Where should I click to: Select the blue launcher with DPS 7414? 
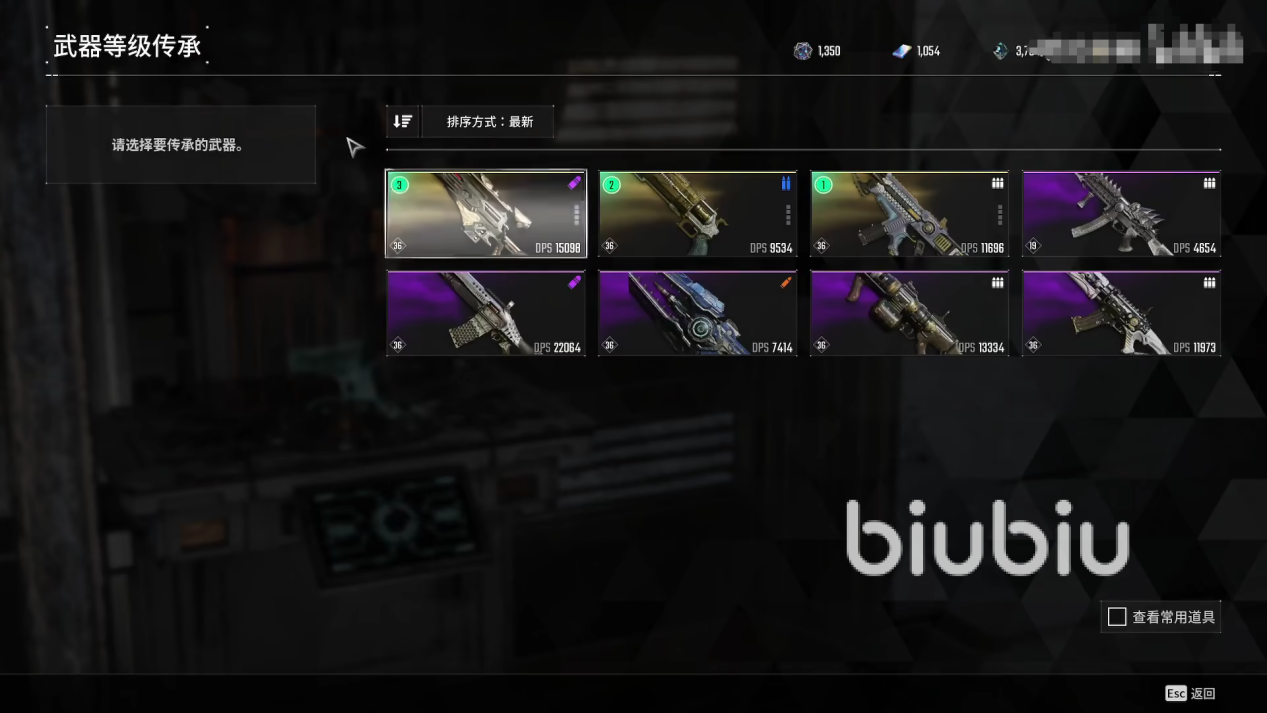pos(697,314)
